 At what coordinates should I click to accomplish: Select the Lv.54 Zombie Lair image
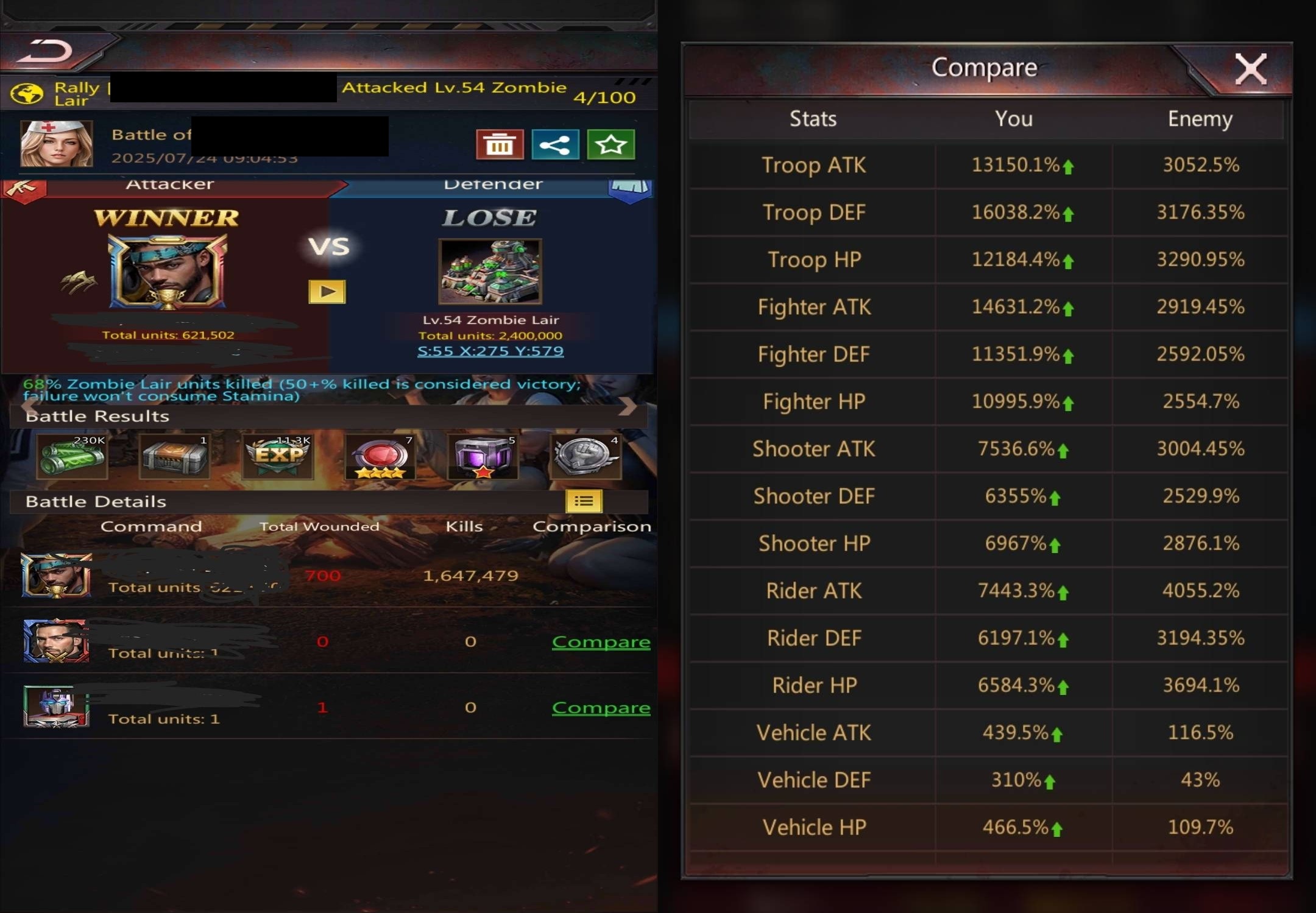490,272
